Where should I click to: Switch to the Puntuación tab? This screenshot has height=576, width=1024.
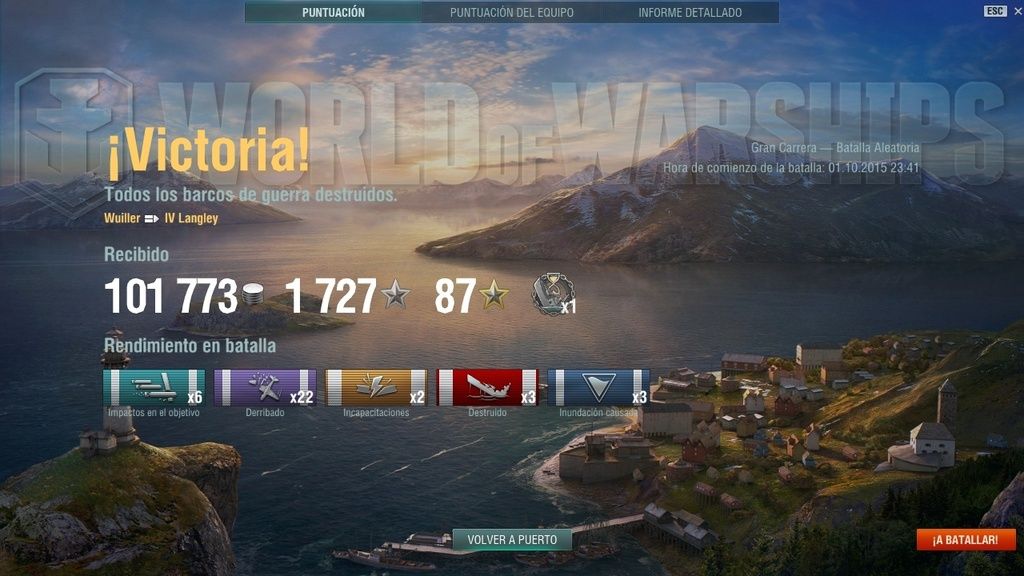[x=333, y=13]
